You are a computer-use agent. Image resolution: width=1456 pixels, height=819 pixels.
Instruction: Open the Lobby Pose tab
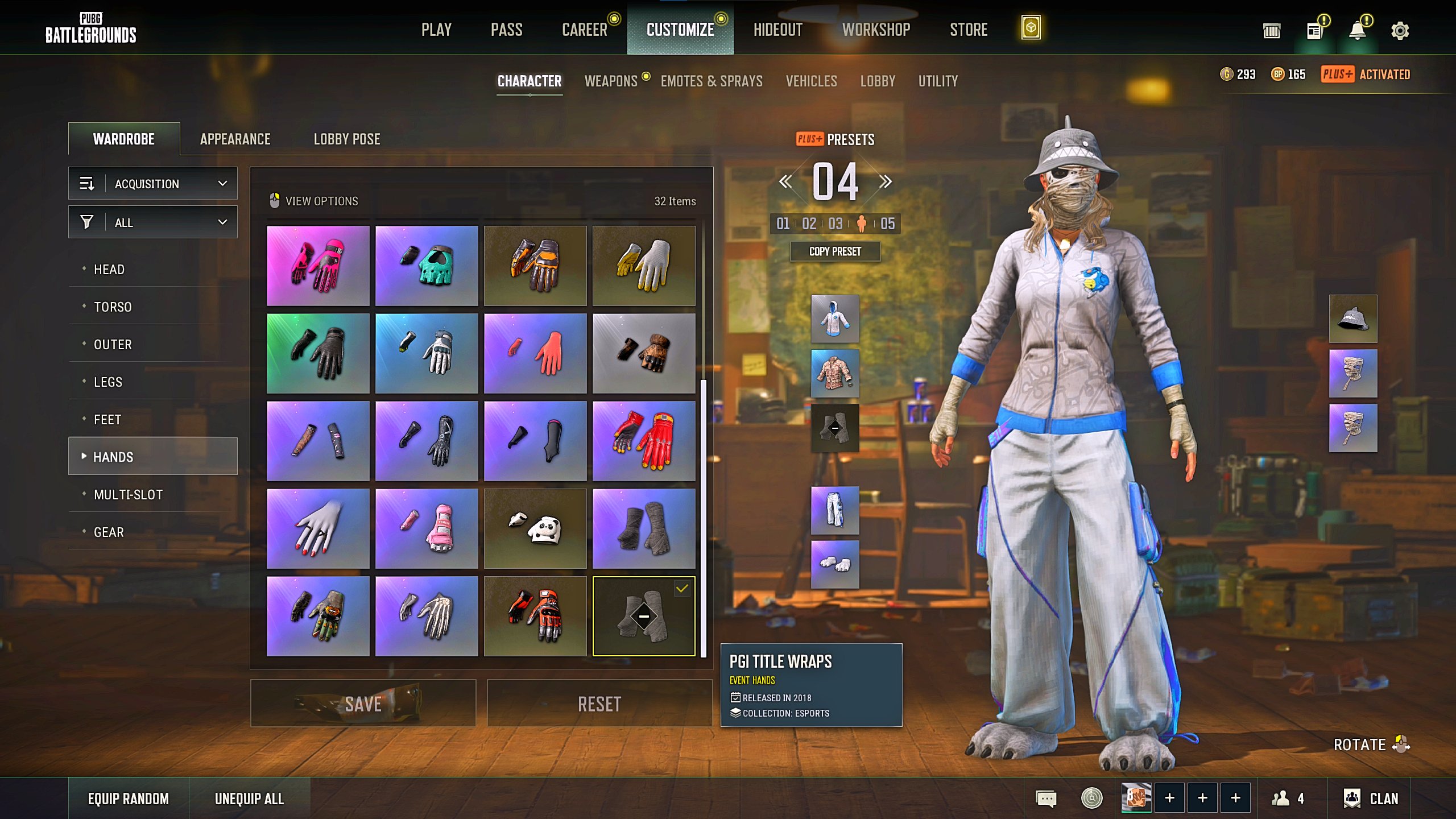tap(346, 139)
